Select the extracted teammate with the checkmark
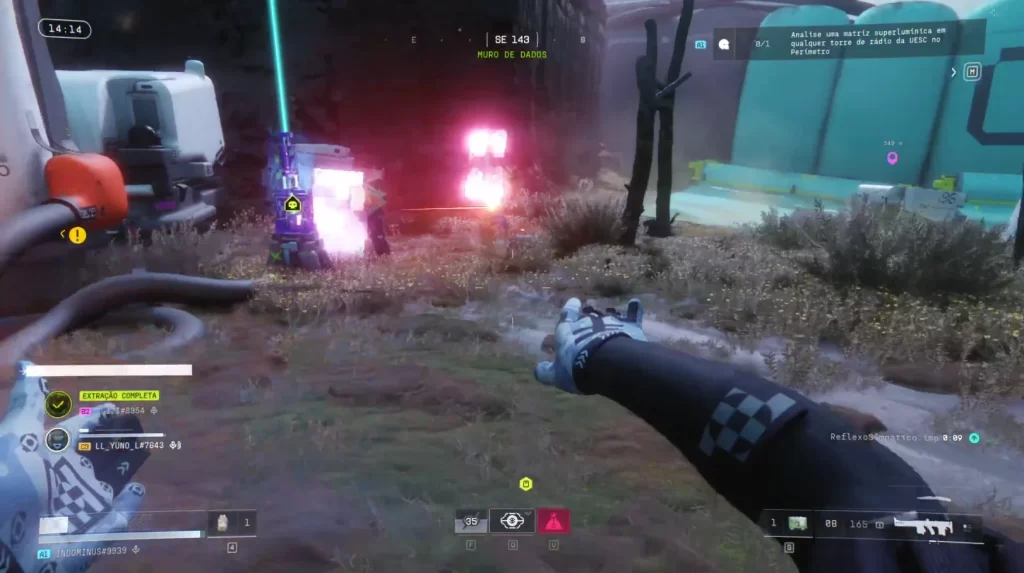1024x573 pixels. pyautogui.click(x=59, y=403)
